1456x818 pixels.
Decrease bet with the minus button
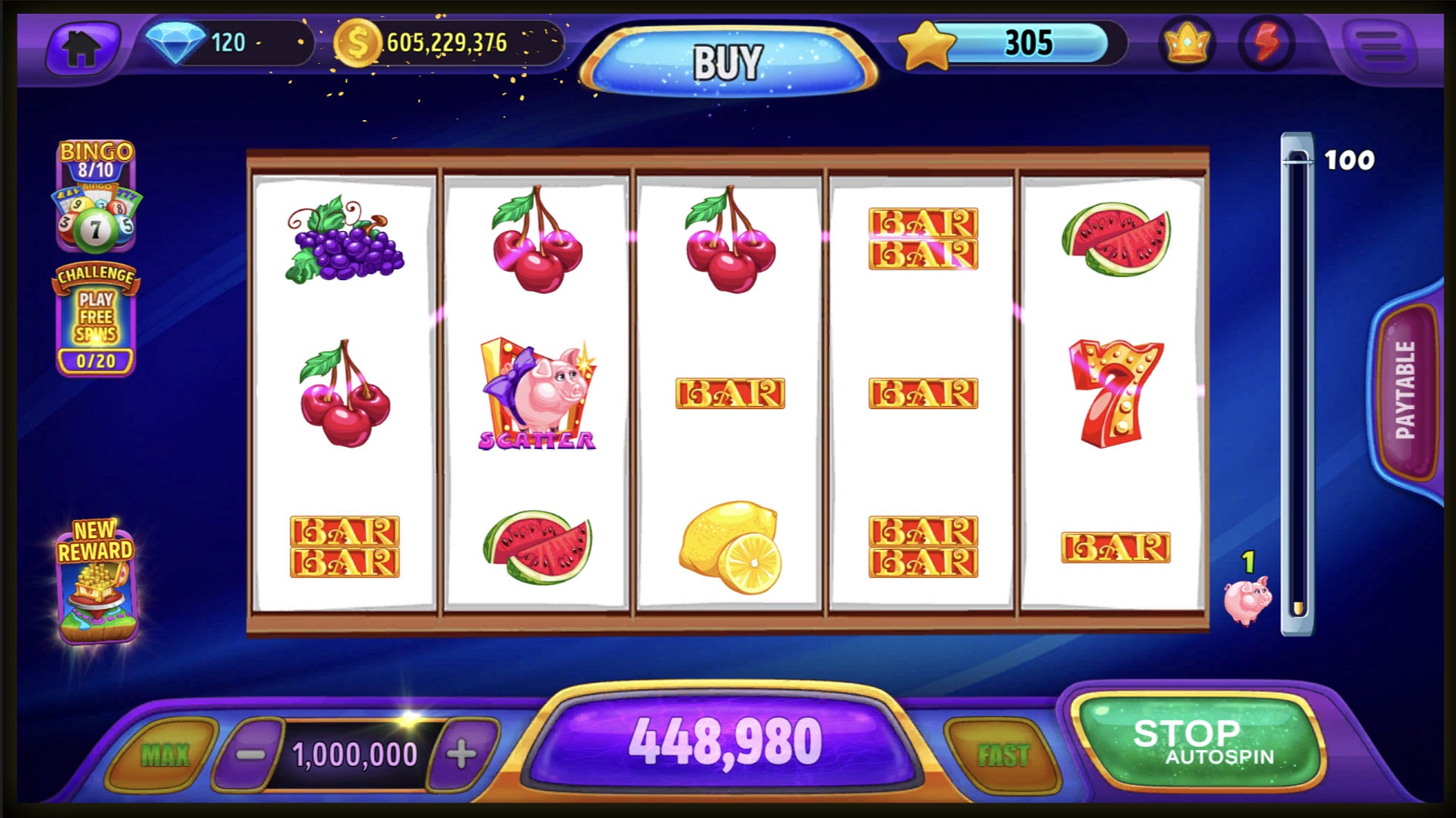pyautogui.click(x=250, y=754)
